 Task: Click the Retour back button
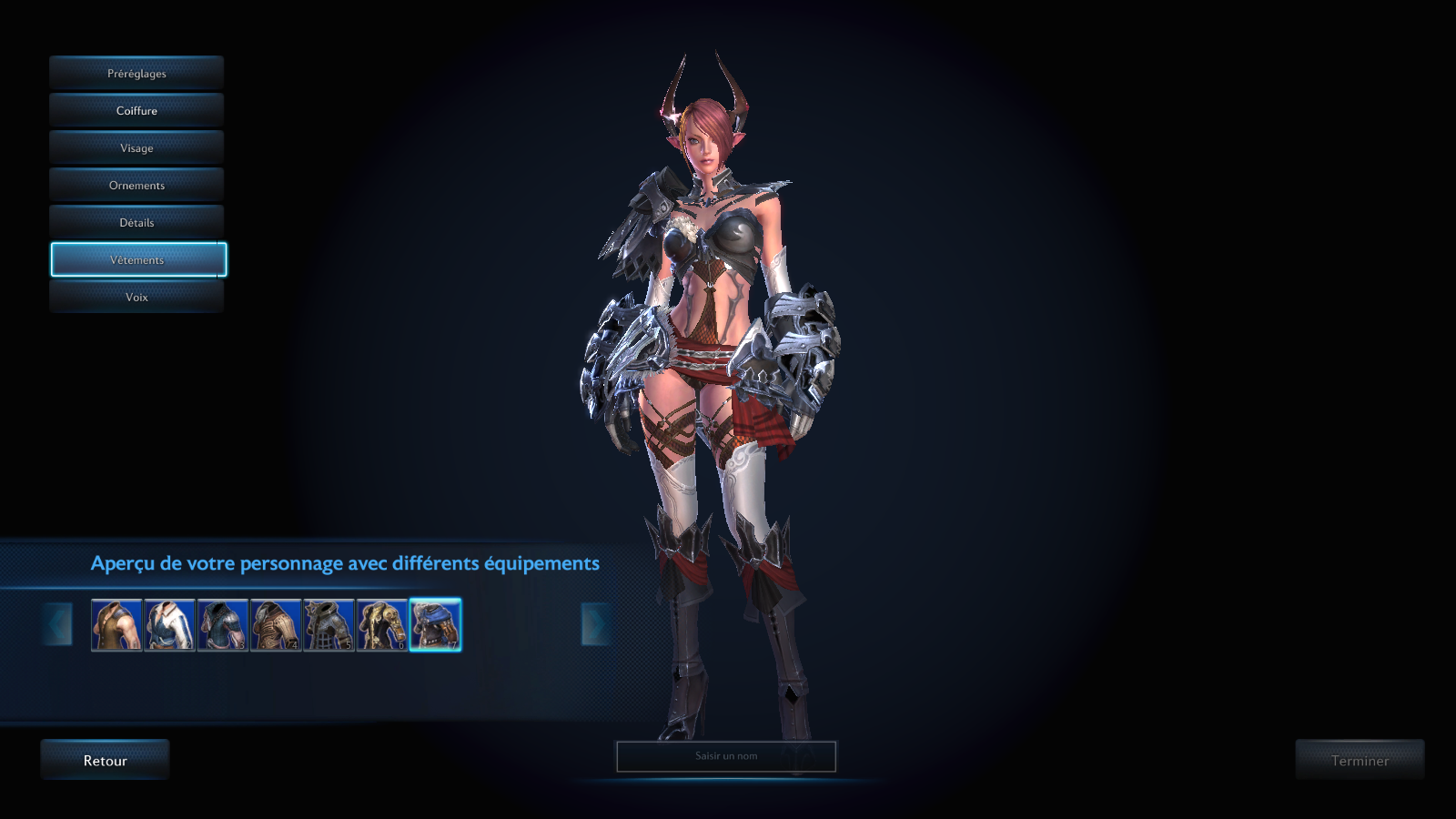(105, 761)
